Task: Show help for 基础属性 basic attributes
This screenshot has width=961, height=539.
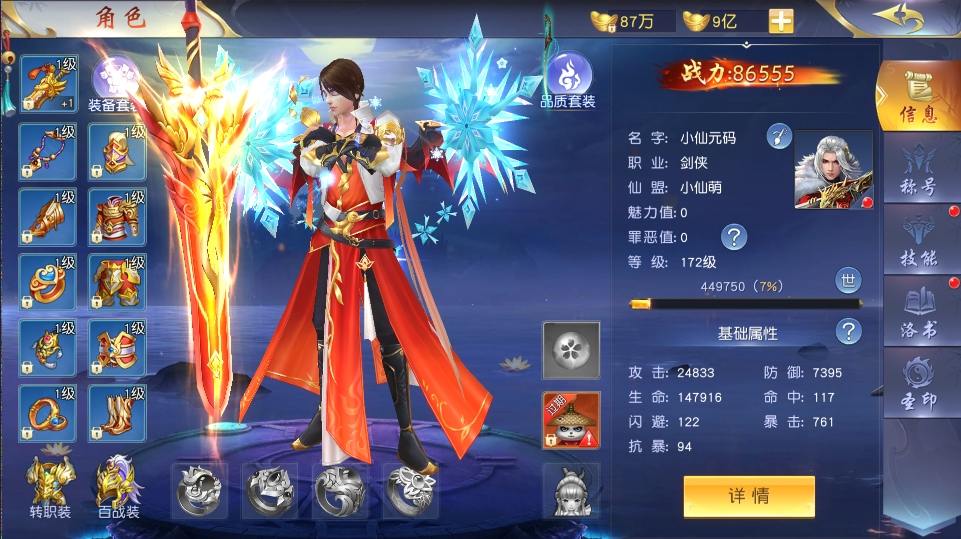Action: click(x=849, y=332)
